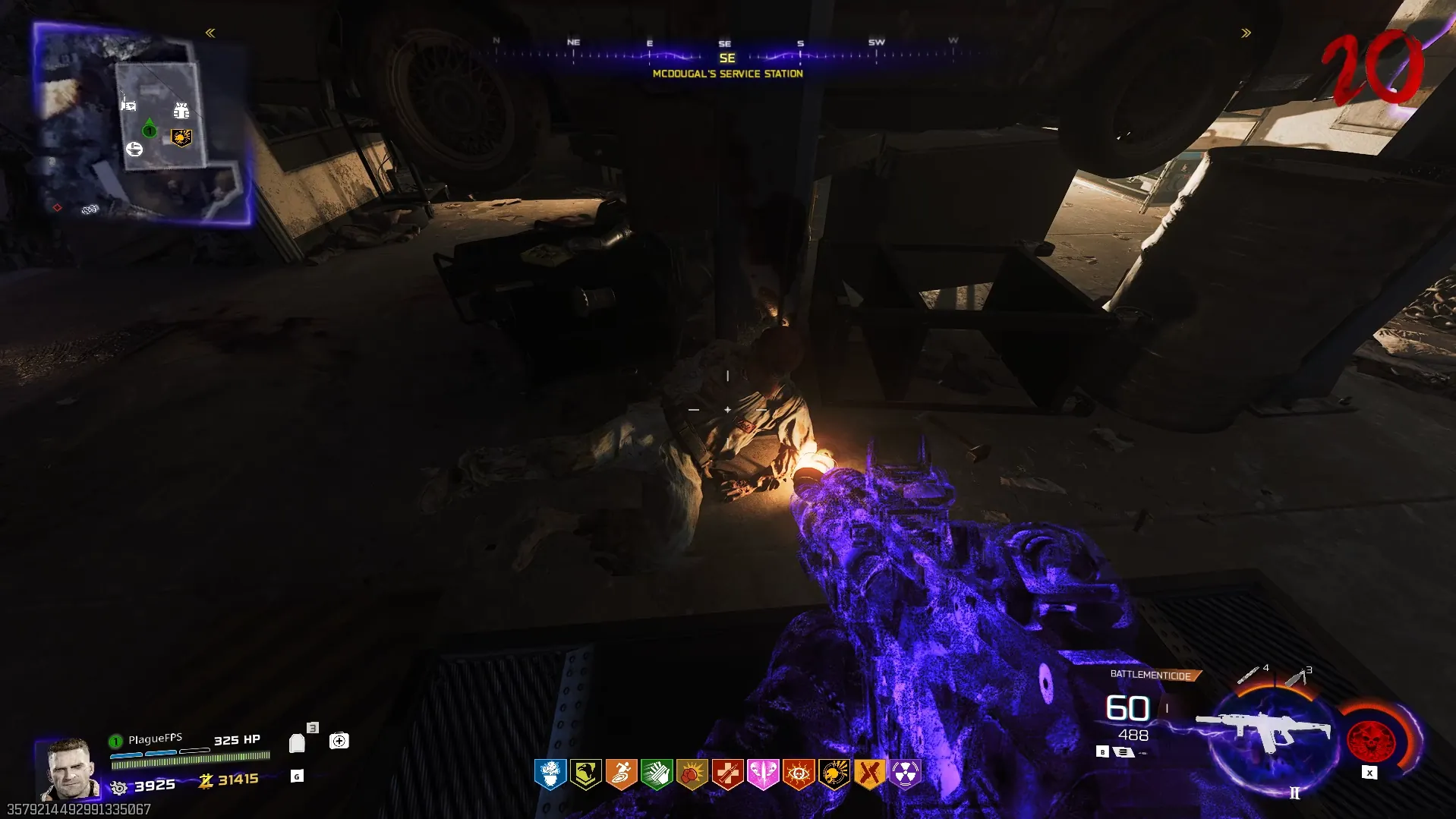The height and width of the screenshot is (819, 1456).
Task: Click the black exploding-skull perk icon in the perk bar
Action: click(x=834, y=774)
